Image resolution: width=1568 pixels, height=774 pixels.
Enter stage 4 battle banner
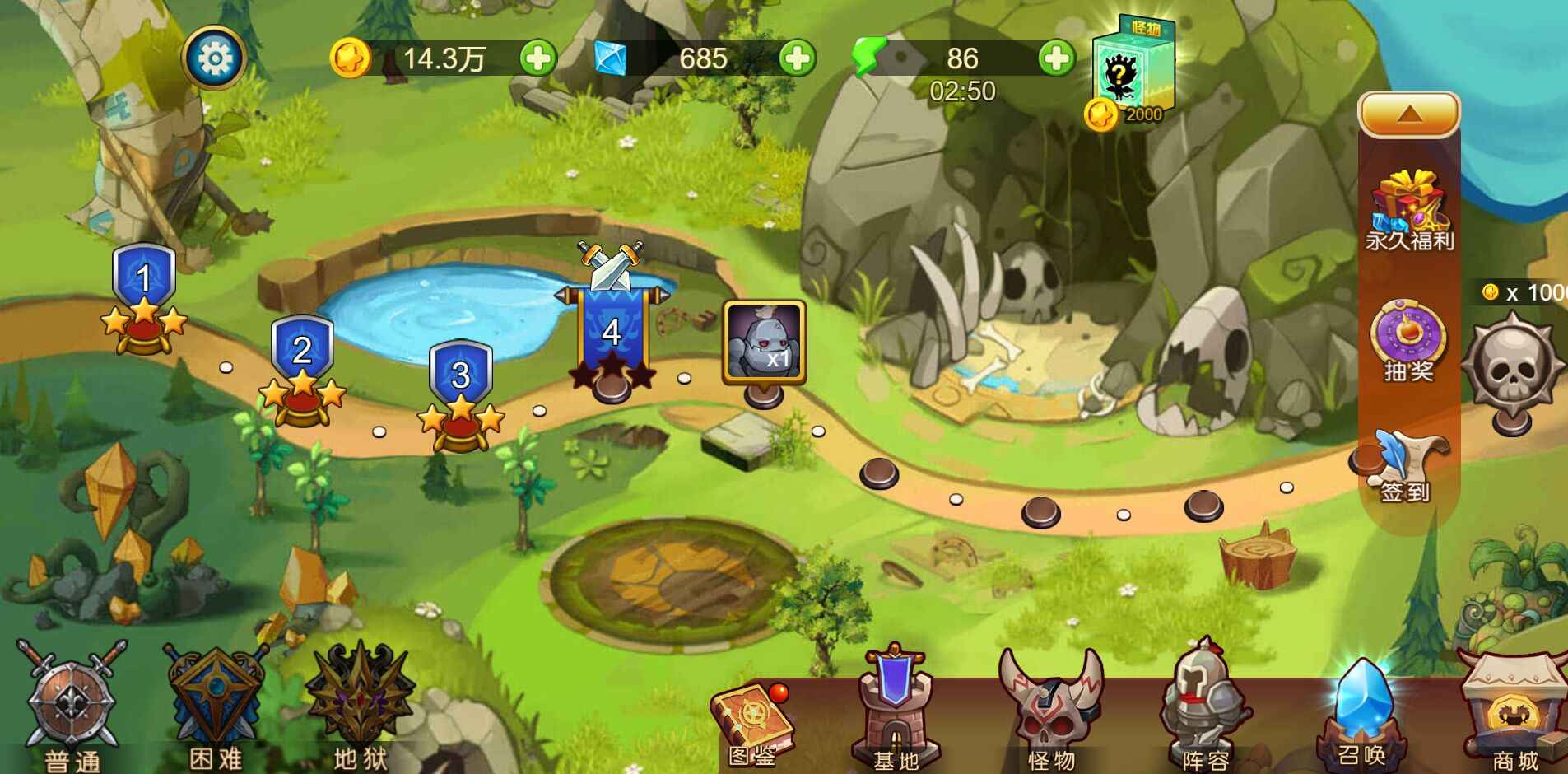[611, 329]
